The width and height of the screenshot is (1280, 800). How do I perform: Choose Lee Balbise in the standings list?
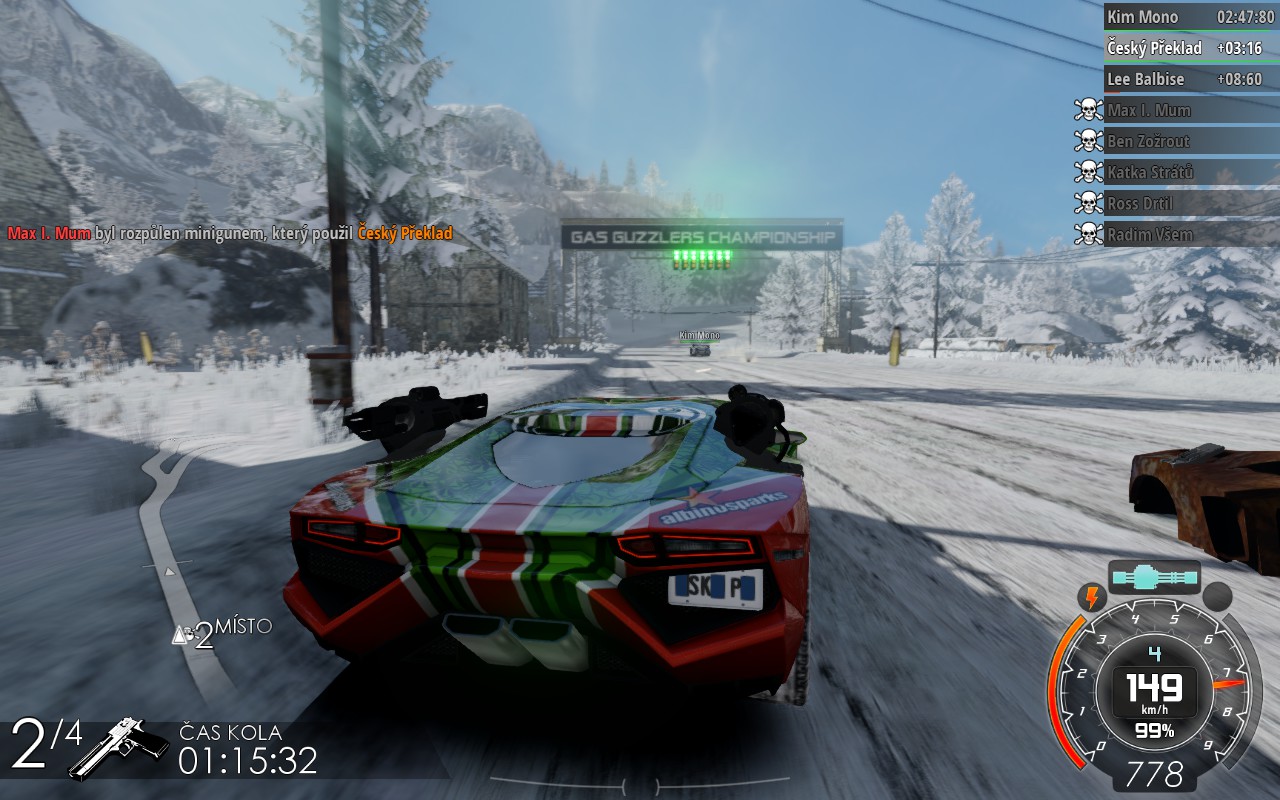point(1190,79)
